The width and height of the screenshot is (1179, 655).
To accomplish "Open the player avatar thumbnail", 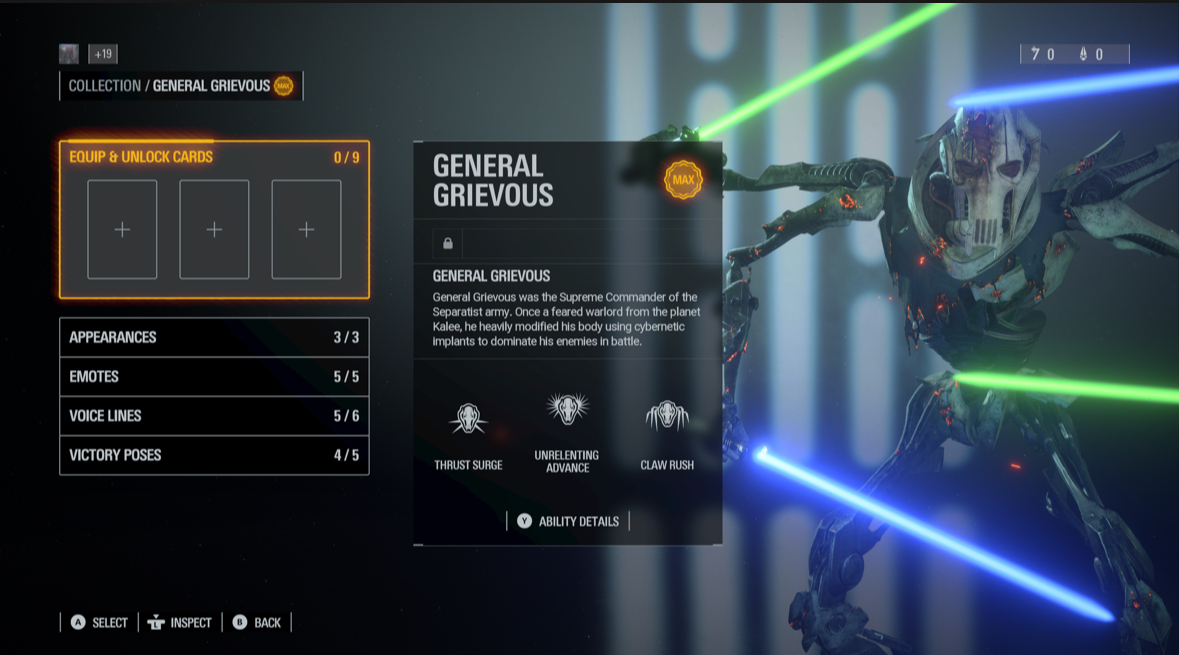I will point(69,54).
